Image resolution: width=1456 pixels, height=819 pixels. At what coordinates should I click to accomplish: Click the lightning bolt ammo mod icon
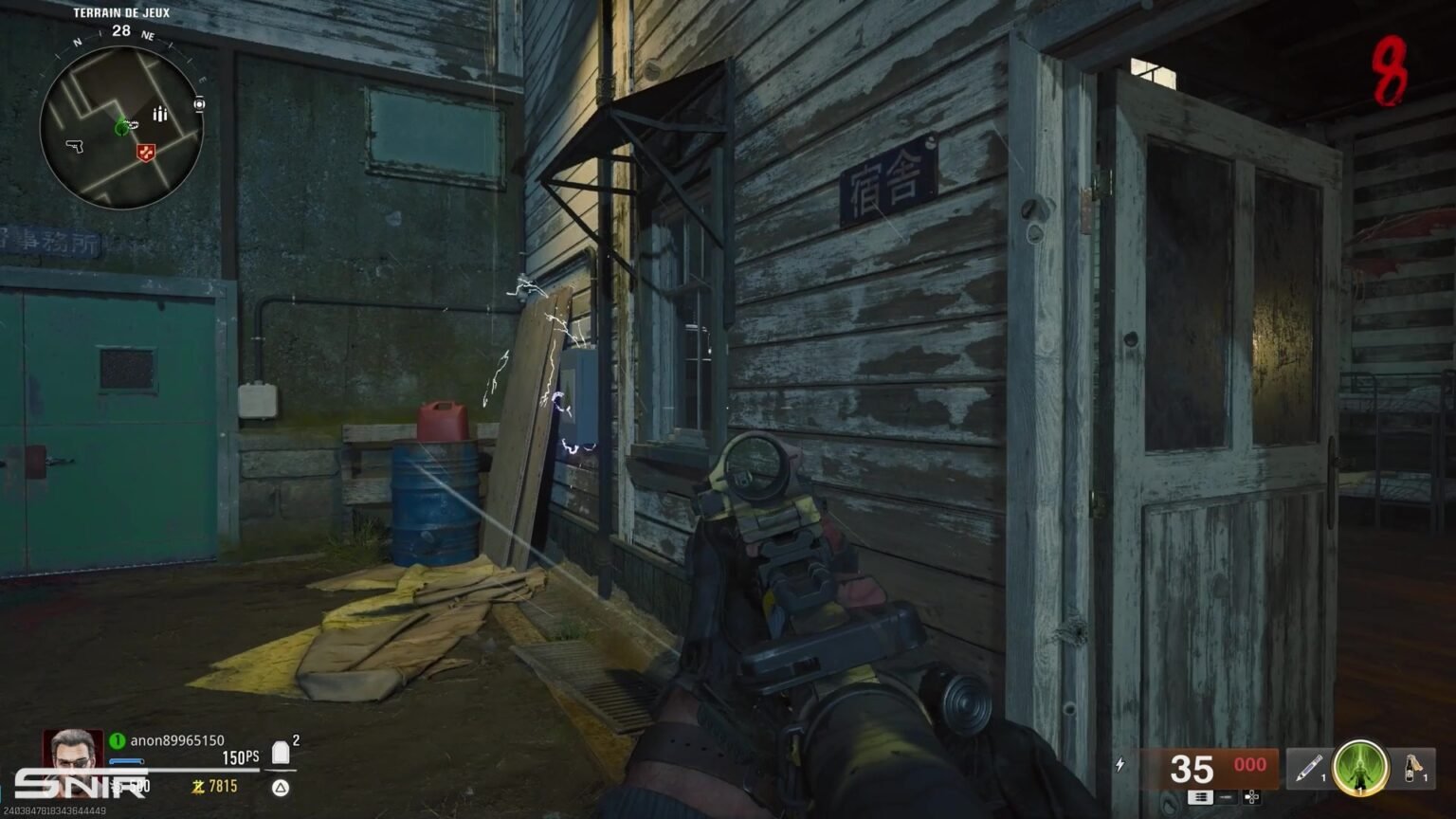tap(1119, 764)
